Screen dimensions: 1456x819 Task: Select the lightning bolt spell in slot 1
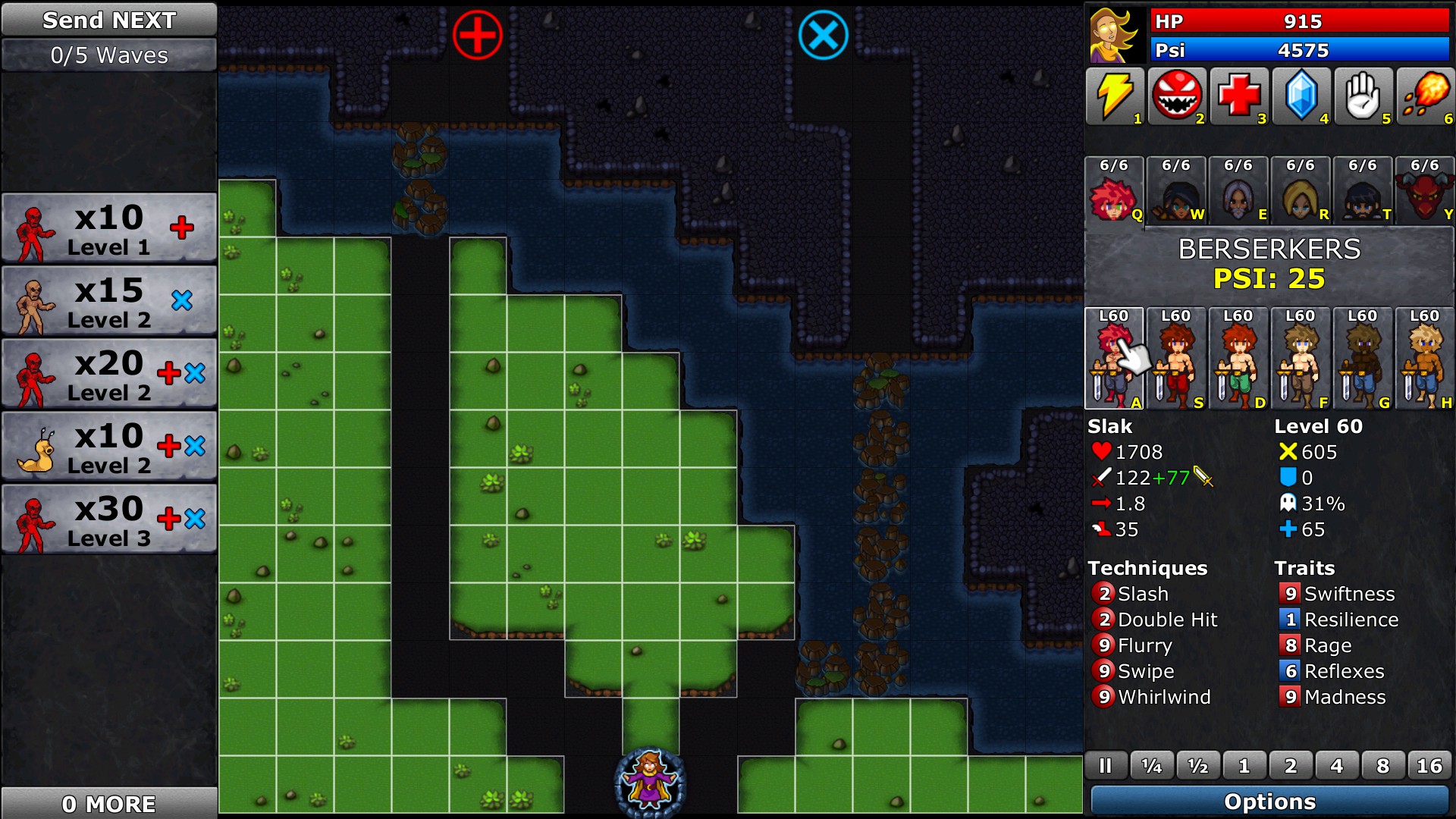click(x=1115, y=96)
